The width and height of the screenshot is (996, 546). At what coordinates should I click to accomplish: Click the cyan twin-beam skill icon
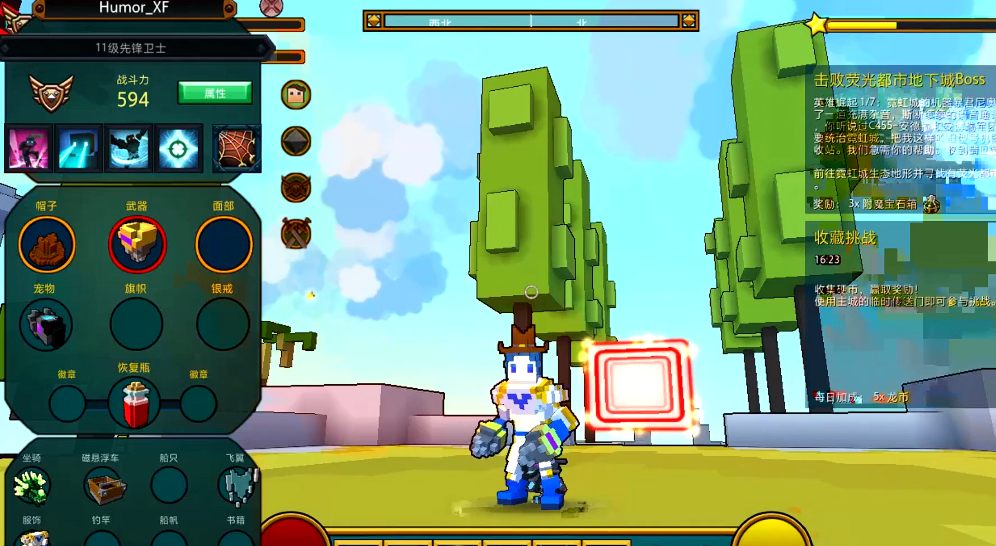point(79,148)
